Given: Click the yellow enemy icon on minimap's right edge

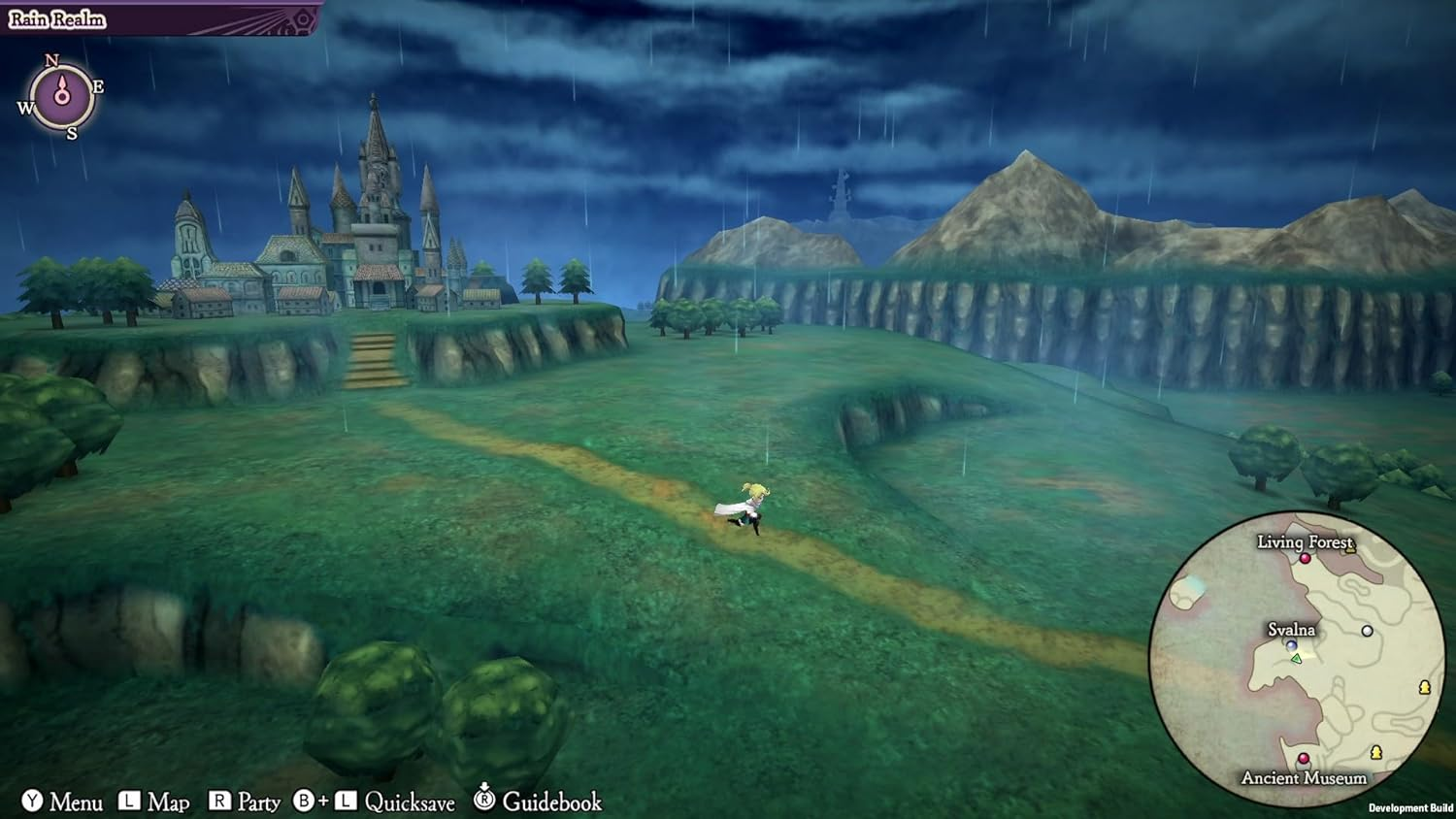Looking at the screenshot, I should [1424, 688].
